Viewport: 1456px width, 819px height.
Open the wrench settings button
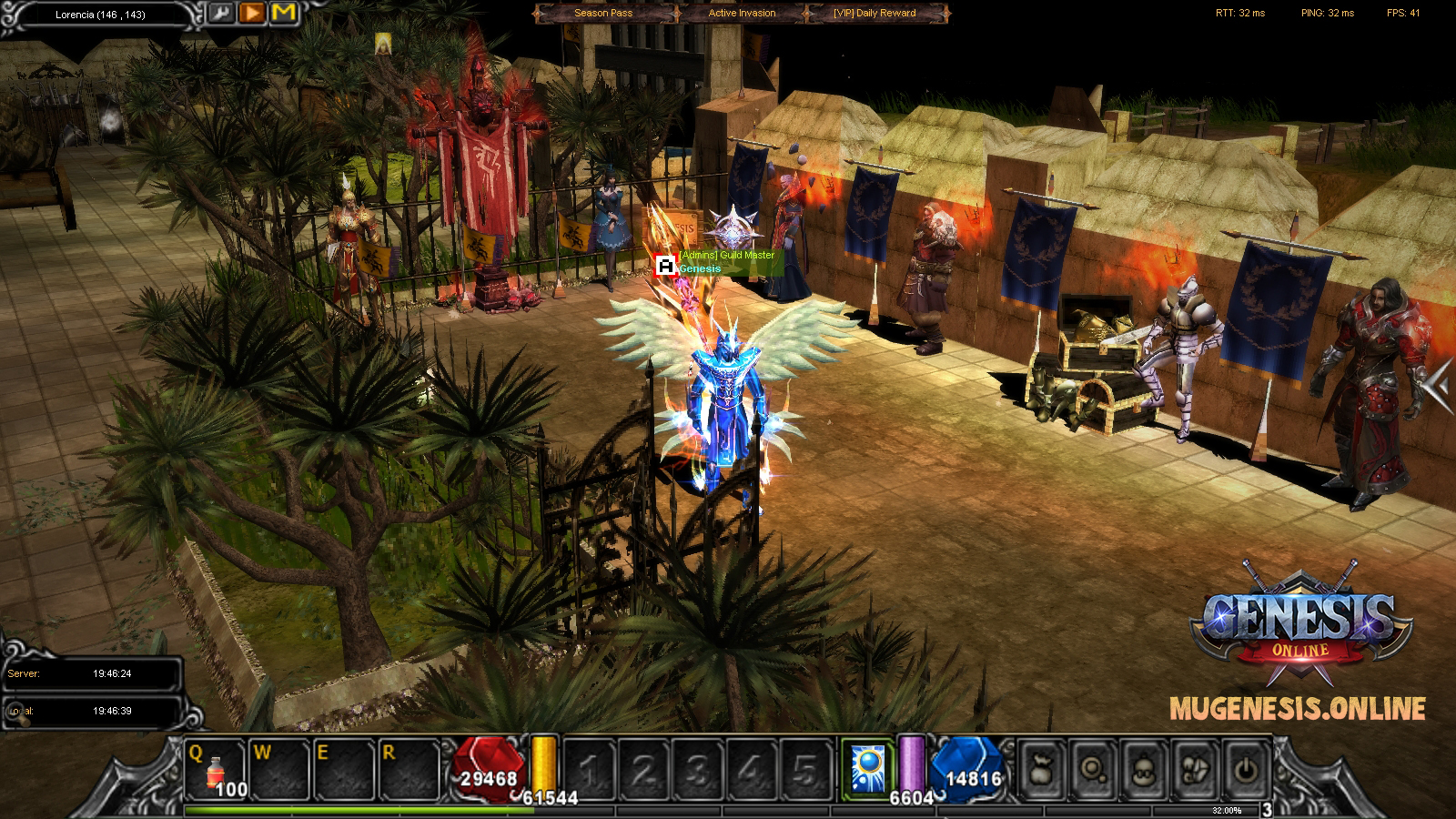(222, 13)
